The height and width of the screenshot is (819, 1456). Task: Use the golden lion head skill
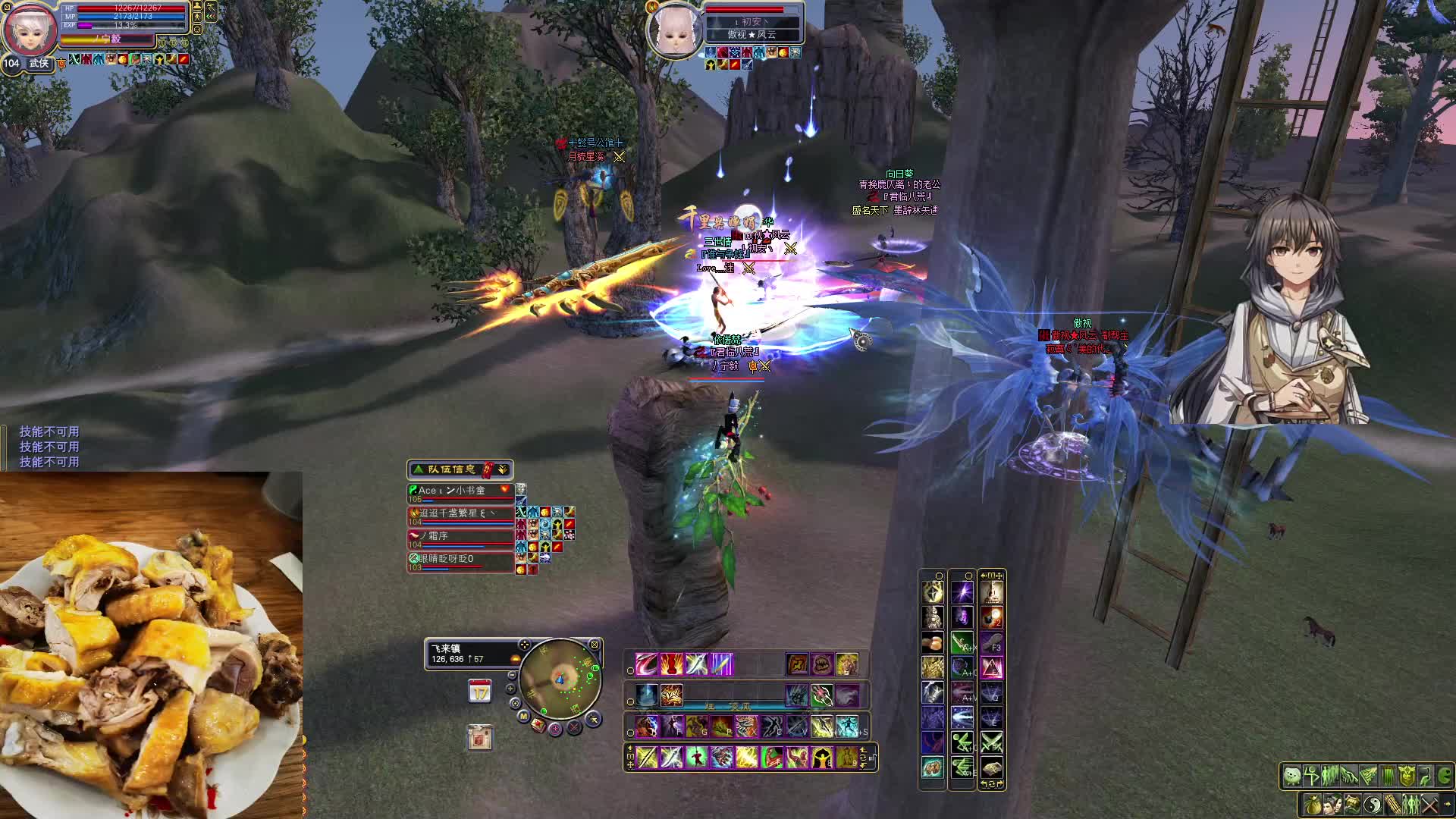point(847,664)
